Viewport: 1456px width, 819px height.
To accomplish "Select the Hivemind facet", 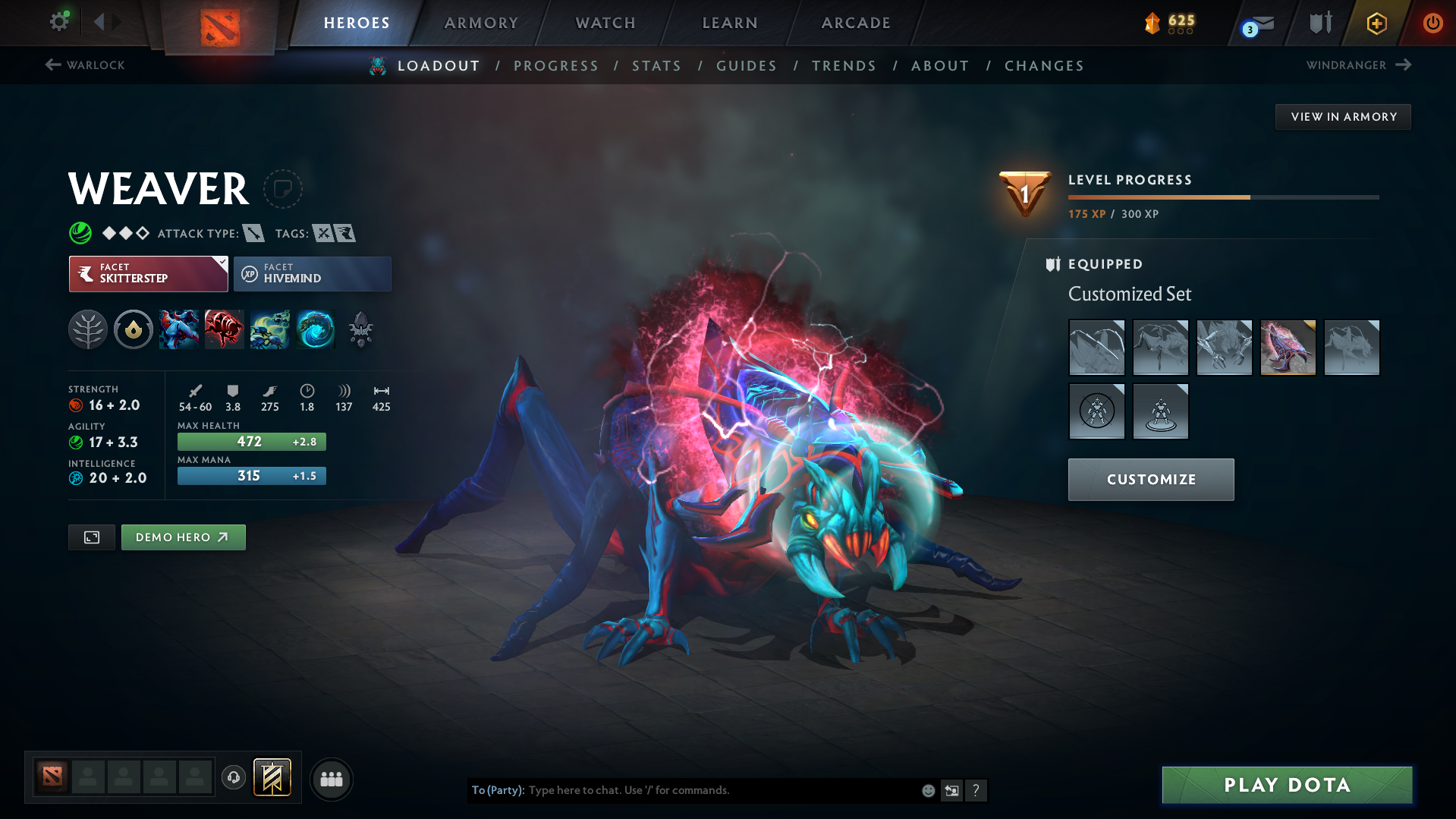I will [313, 274].
